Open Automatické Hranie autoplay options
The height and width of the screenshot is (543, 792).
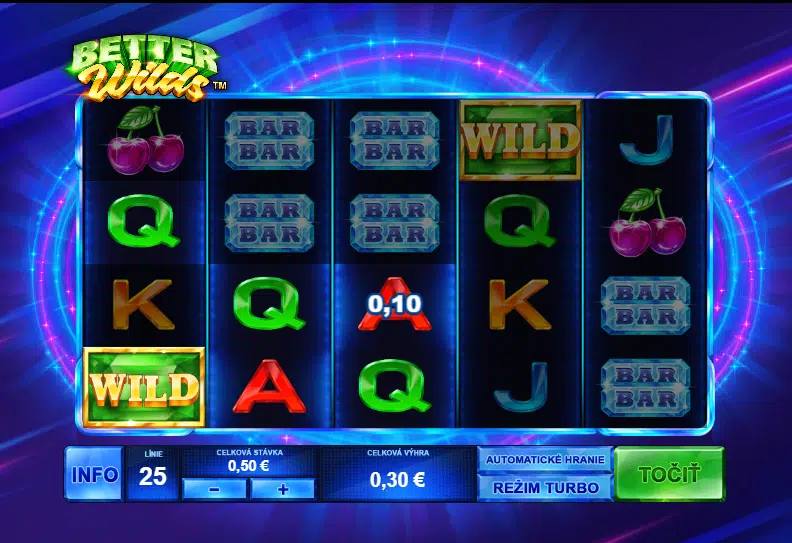544,460
